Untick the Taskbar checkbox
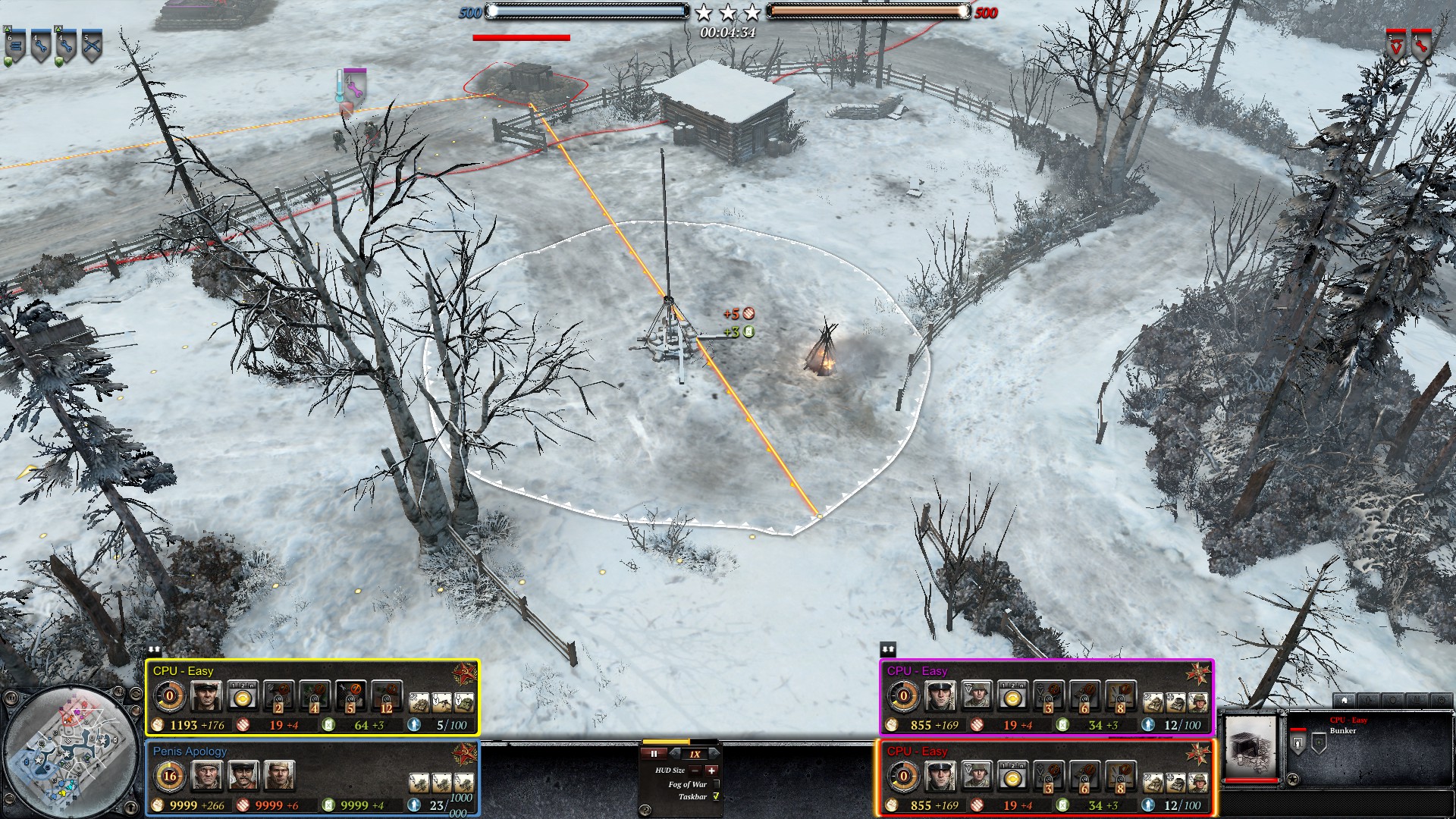The image size is (1456, 819). coord(715,797)
